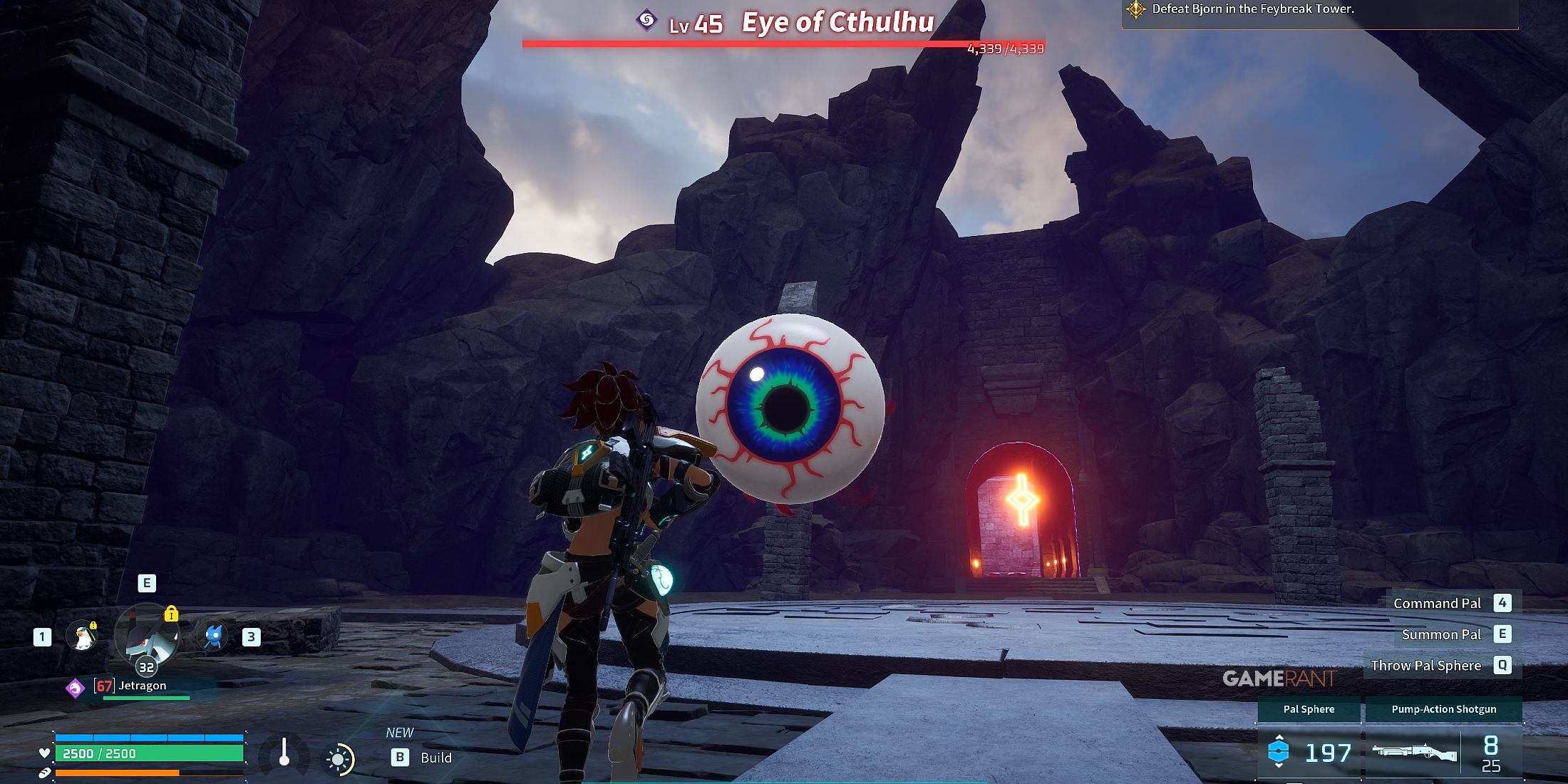
Task: Click the Eye of Cthulhu element icon
Action: pyautogui.click(x=646, y=21)
